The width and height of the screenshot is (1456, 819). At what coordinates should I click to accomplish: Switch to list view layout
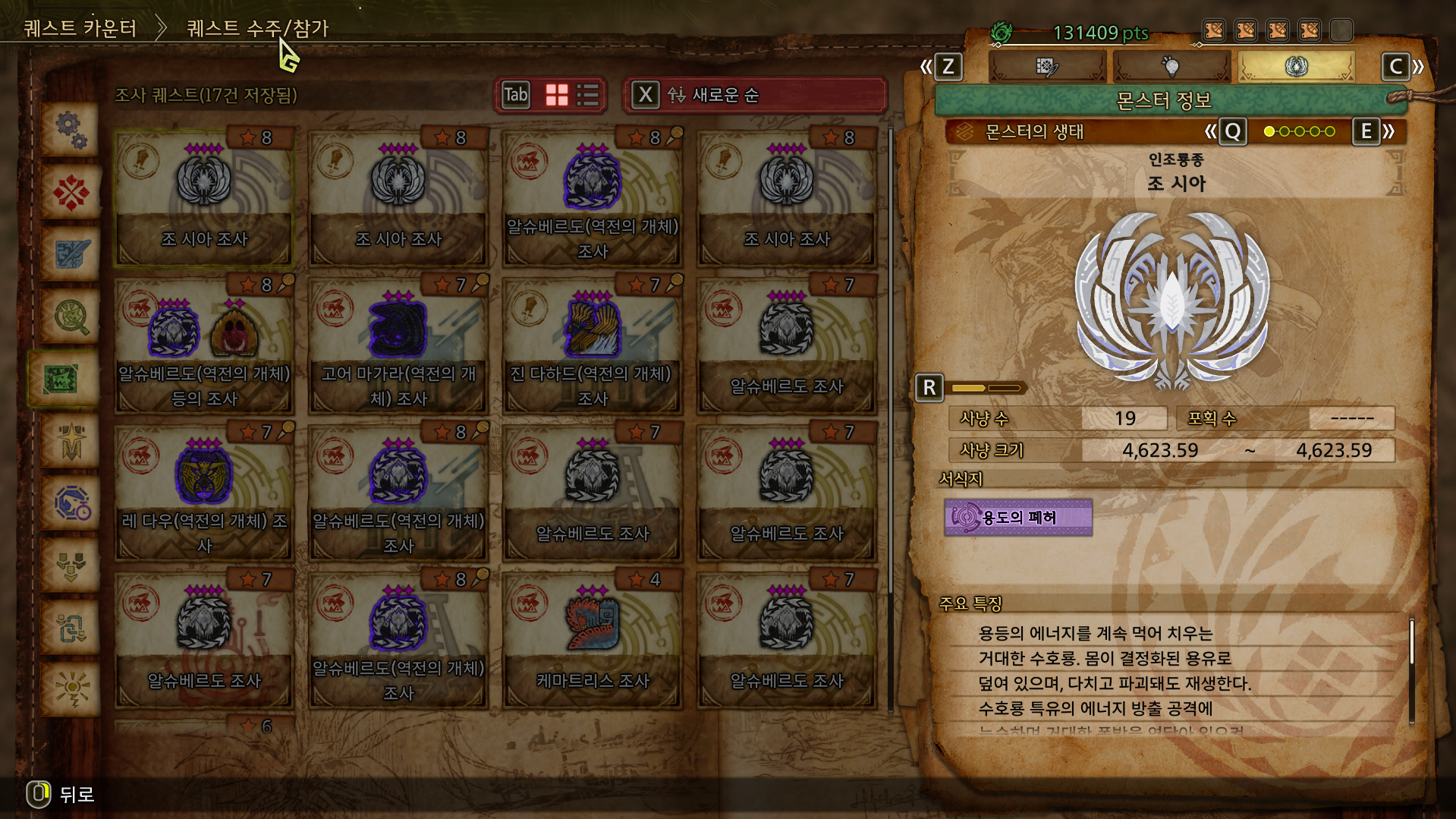[x=588, y=95]
